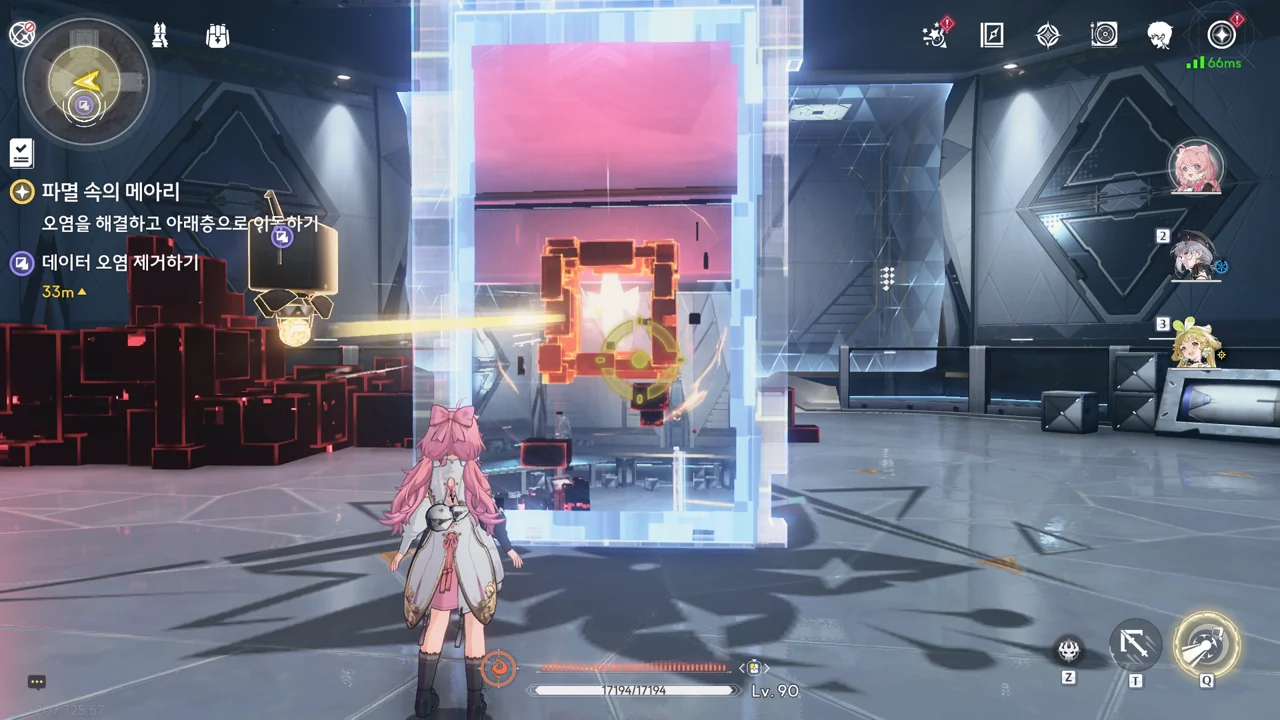Screen dimensions: 1280x720
Task: Track the 데이터 오염 제거하기 objective
Action: [x=120, y=263]
